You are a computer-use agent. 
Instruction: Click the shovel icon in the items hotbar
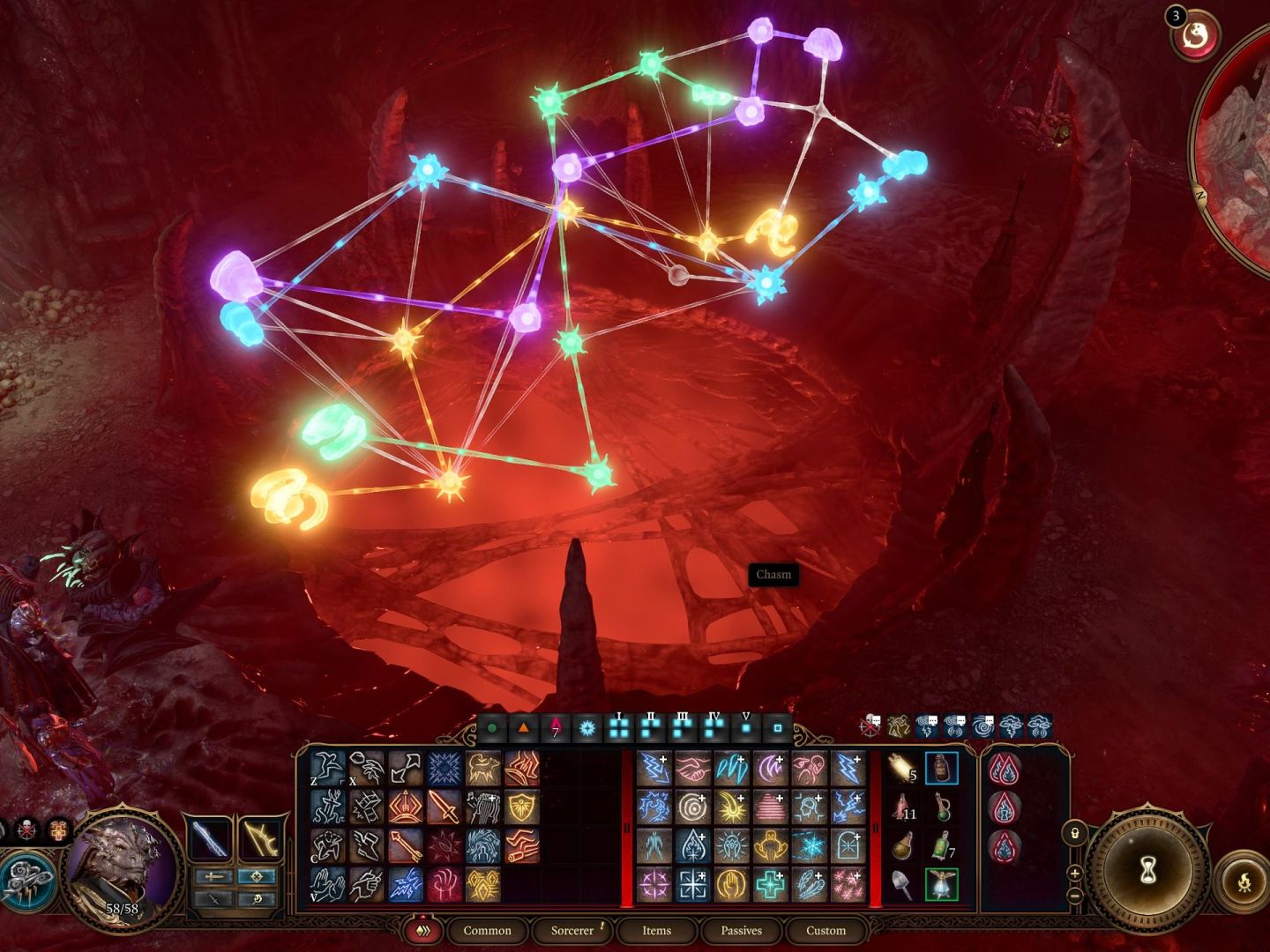click(901, 883)
